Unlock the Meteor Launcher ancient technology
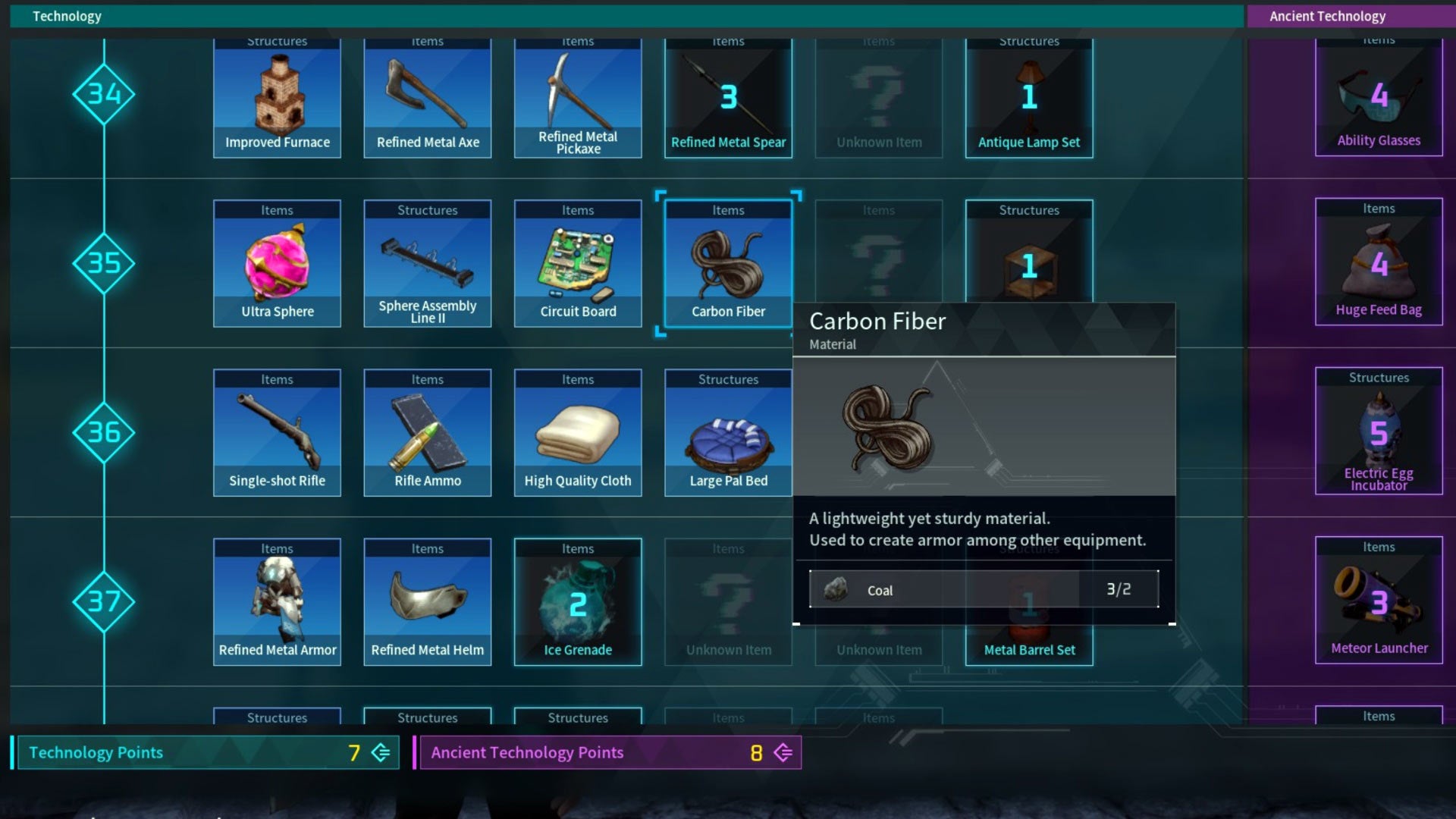This screenshot has height=819, width=1456. click(1379, 601)
